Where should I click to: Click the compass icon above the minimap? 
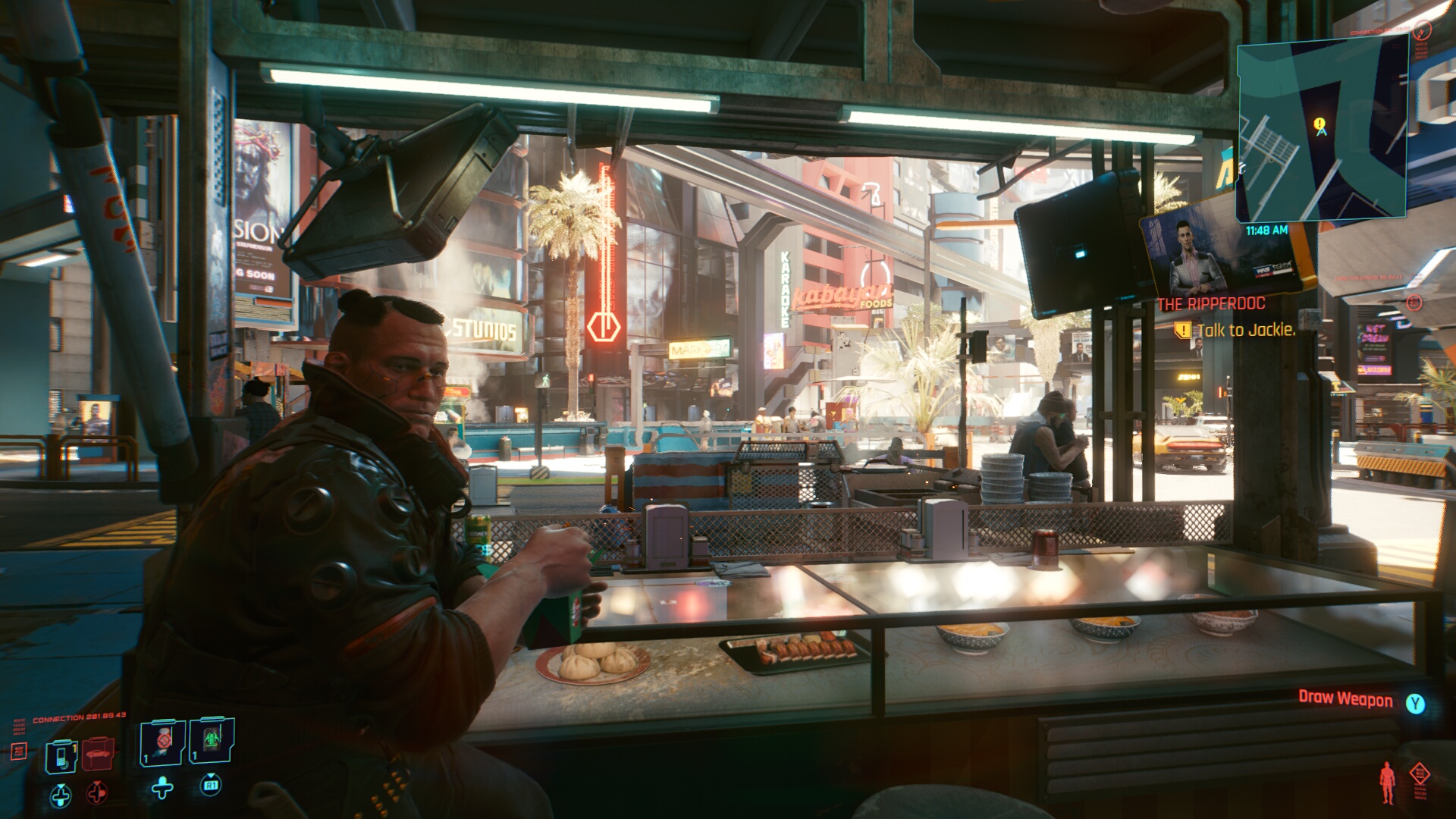click(1422, 30)
